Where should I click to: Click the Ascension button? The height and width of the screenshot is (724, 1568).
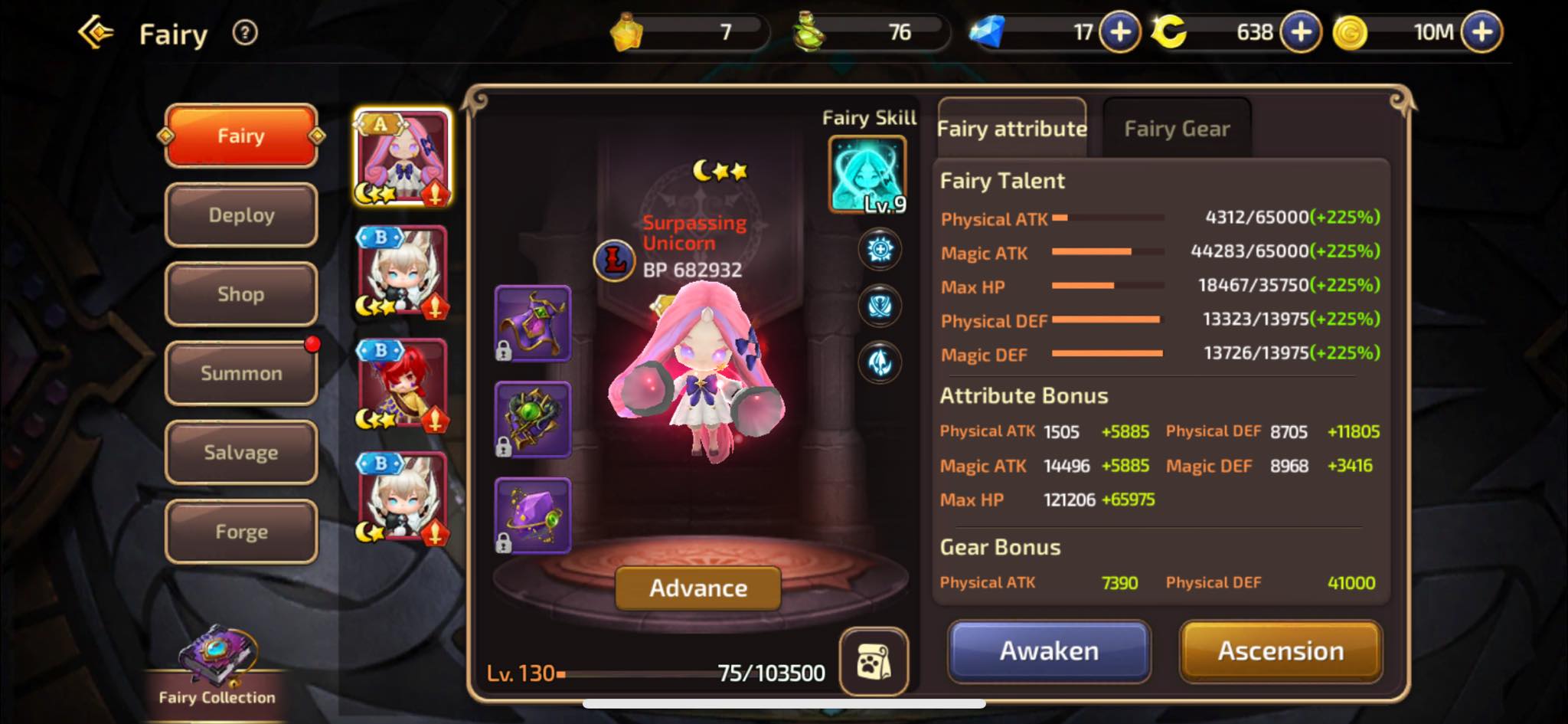(x=1280, y=650)
